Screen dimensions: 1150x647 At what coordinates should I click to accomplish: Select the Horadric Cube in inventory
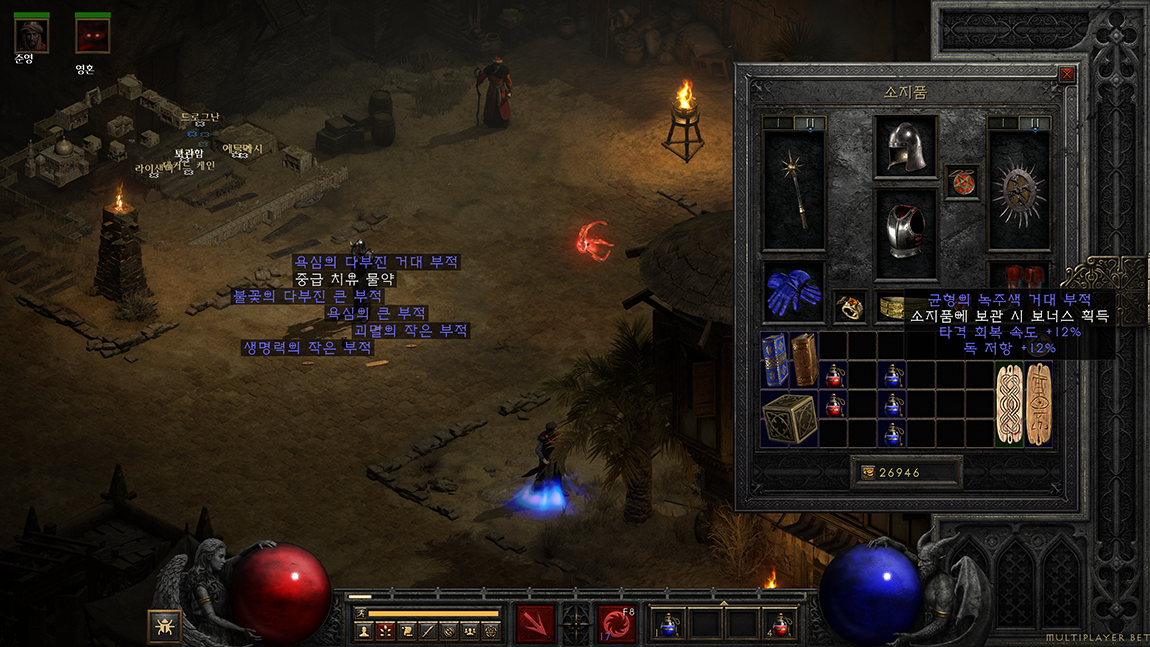point(789,418)
